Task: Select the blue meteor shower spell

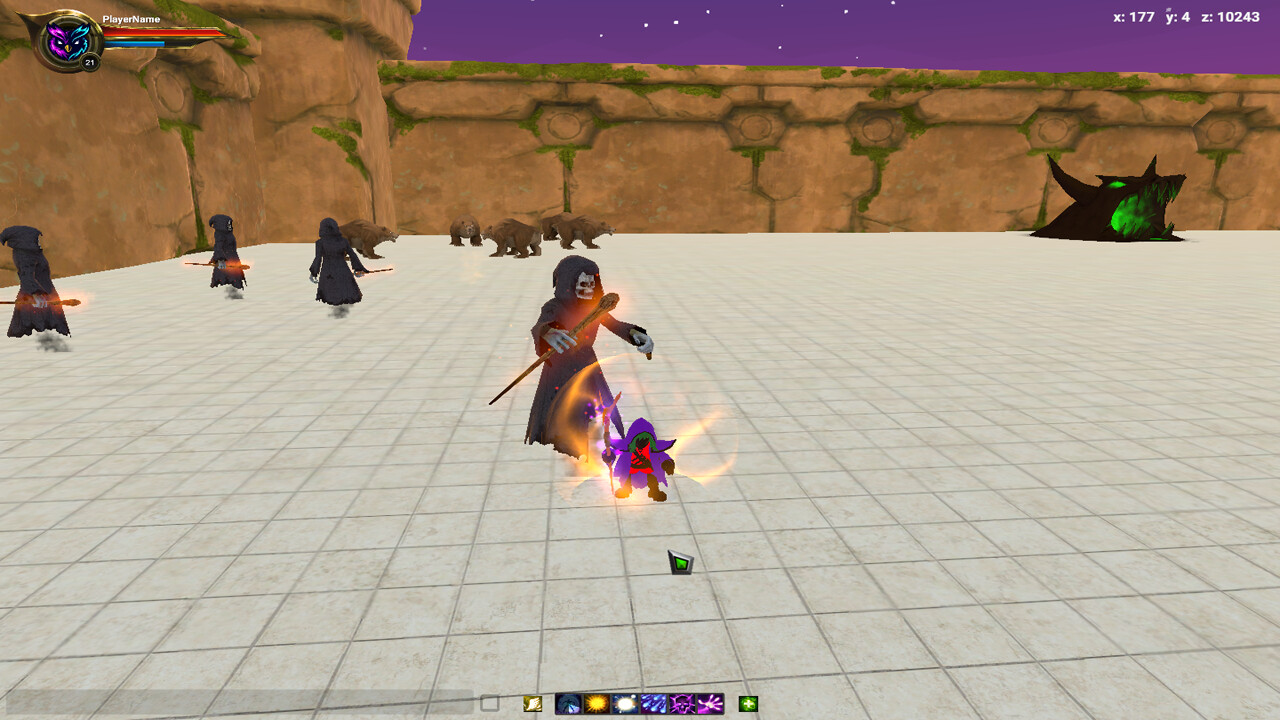Action: 653,704
